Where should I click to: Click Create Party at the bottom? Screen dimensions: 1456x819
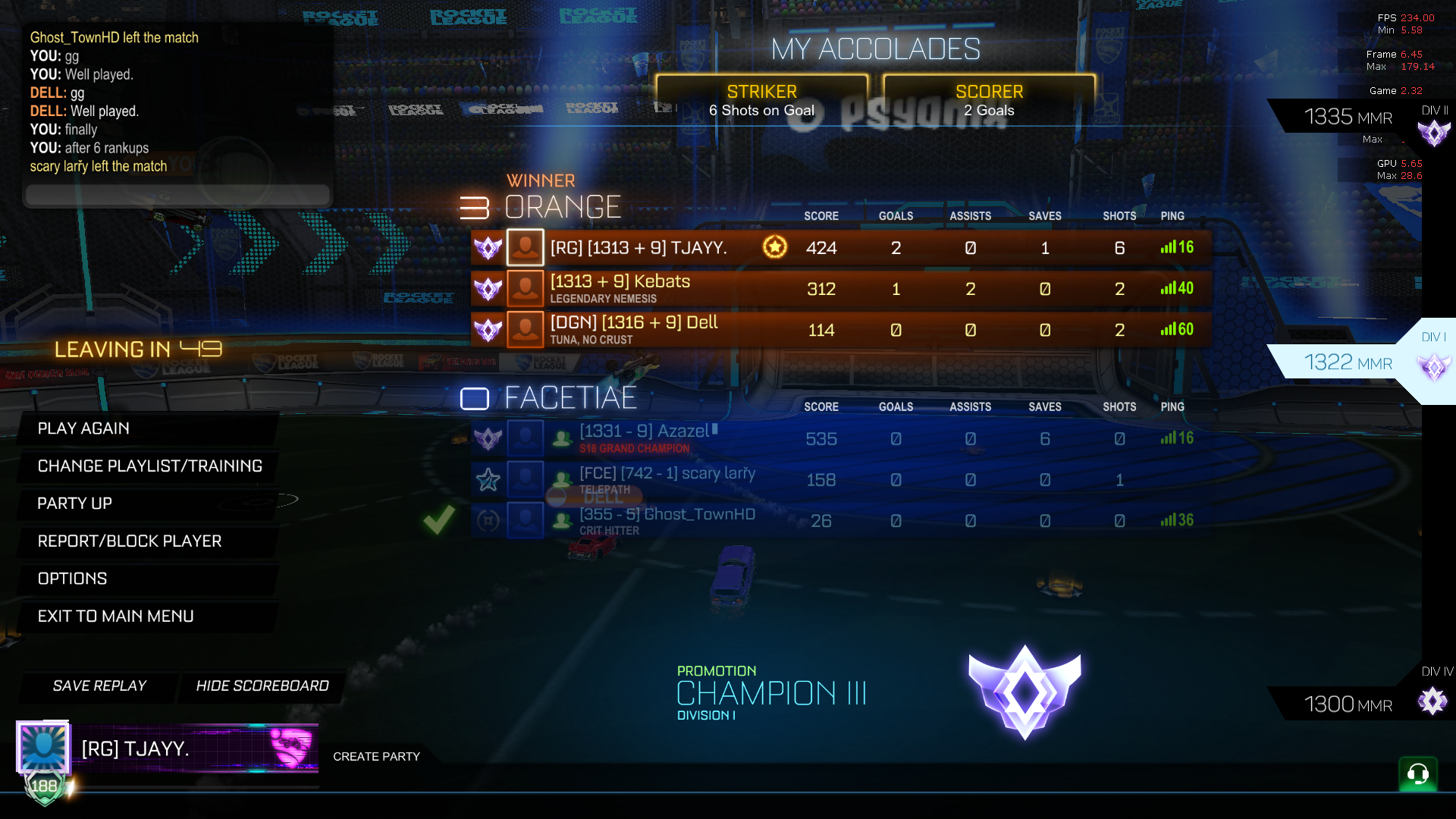[377, 756]
